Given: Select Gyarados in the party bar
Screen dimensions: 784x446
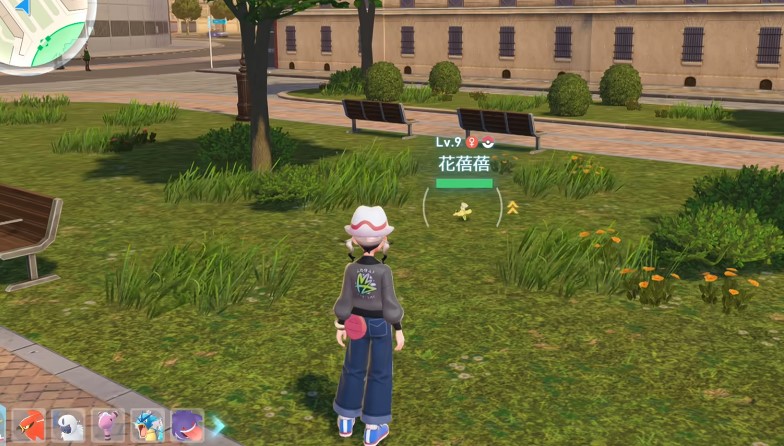Looking at the screenshot, I should tap(148, 427).
